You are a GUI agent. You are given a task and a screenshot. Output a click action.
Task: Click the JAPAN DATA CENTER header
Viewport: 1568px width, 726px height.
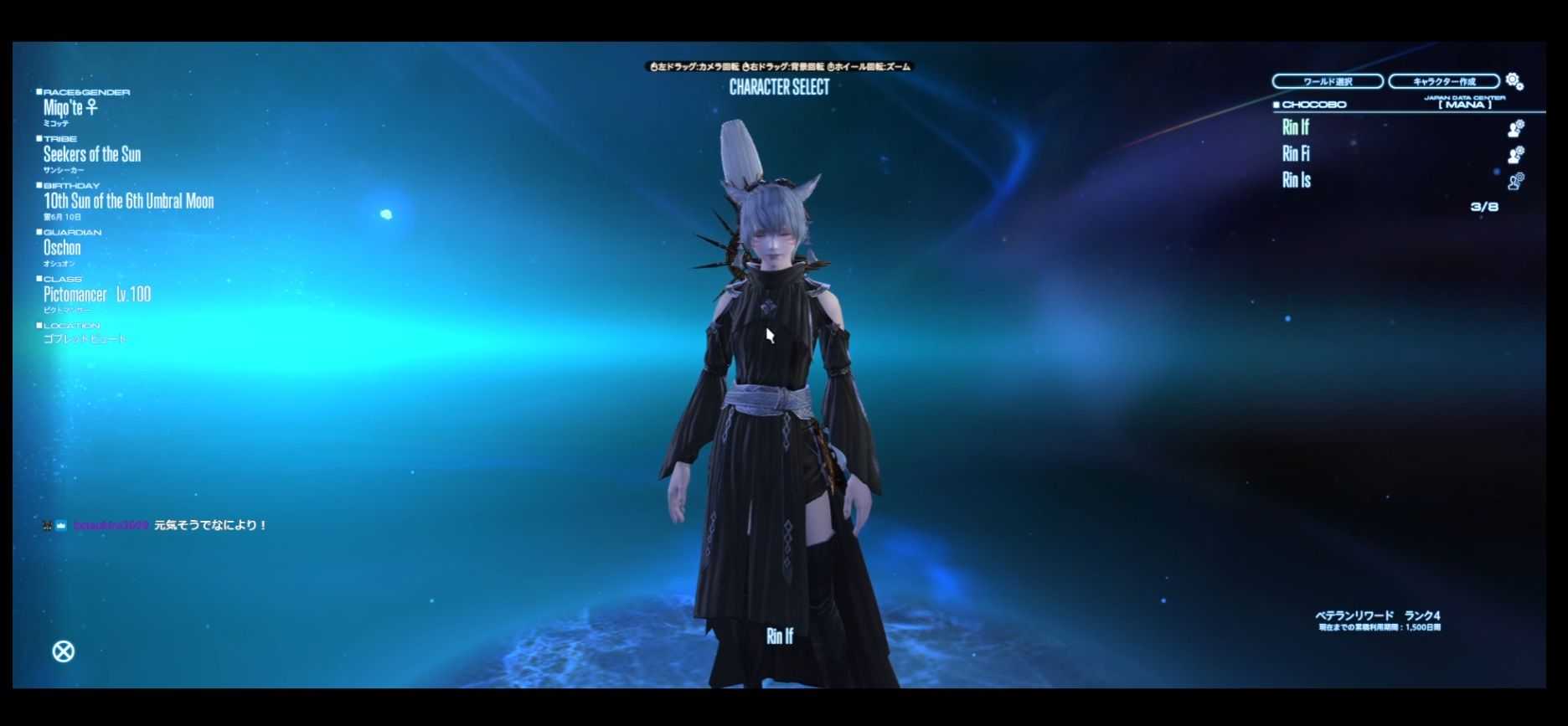tap(1464, 98)
